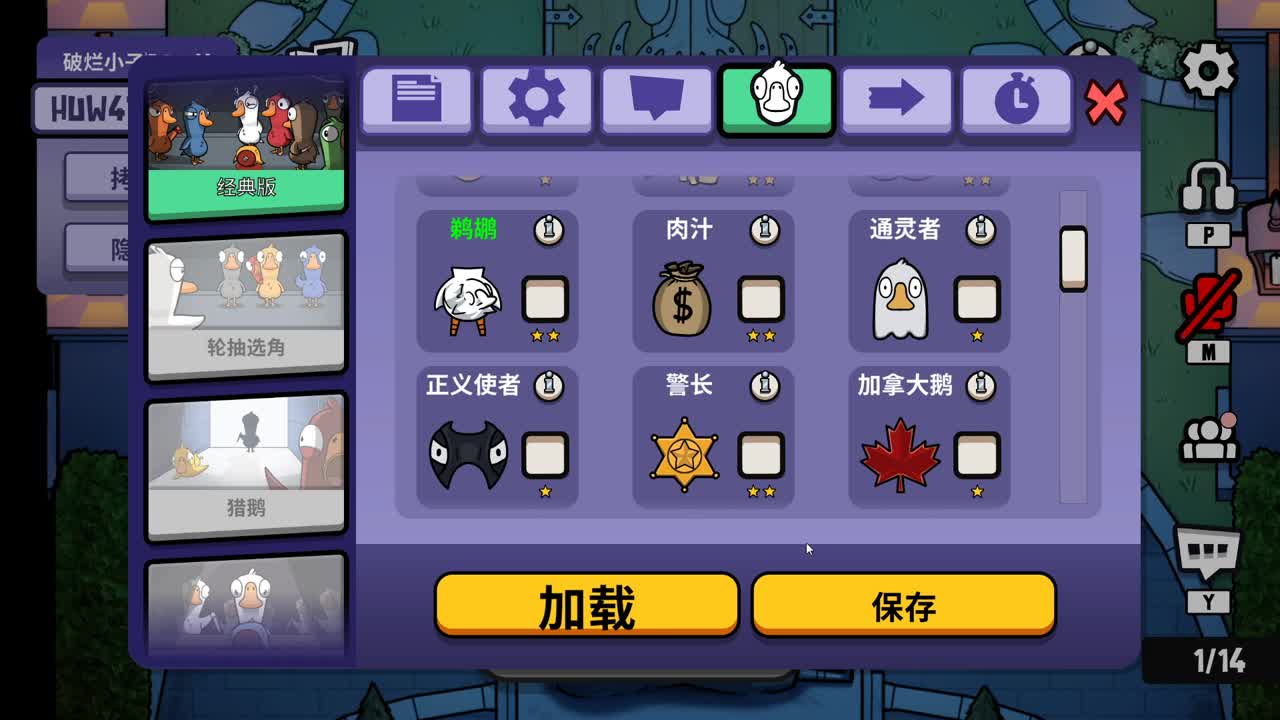Open the timer settings tab icon

pos(1016,99)
